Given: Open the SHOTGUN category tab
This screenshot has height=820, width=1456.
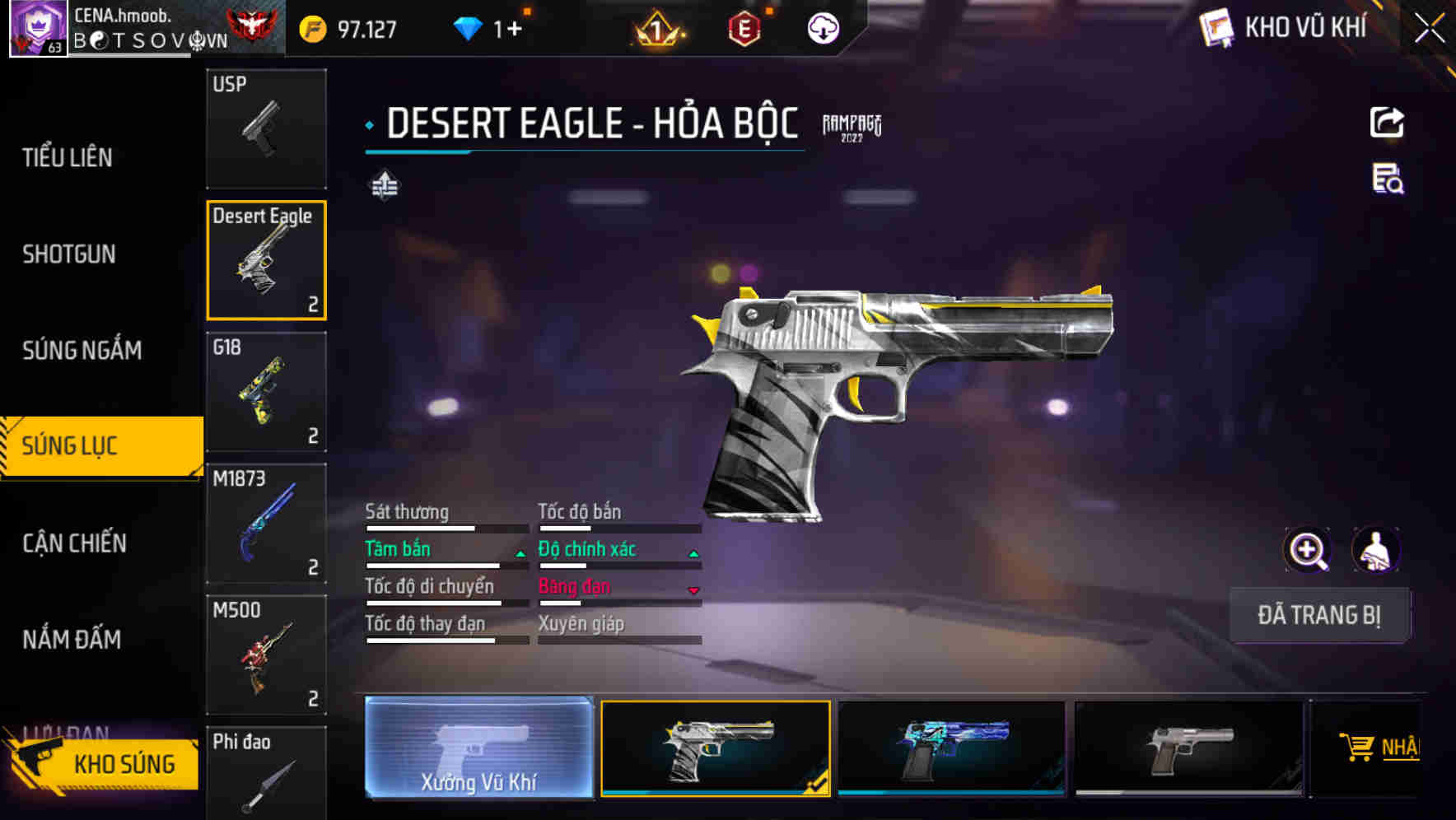Looking at the screenshot, I should (69, 254).
